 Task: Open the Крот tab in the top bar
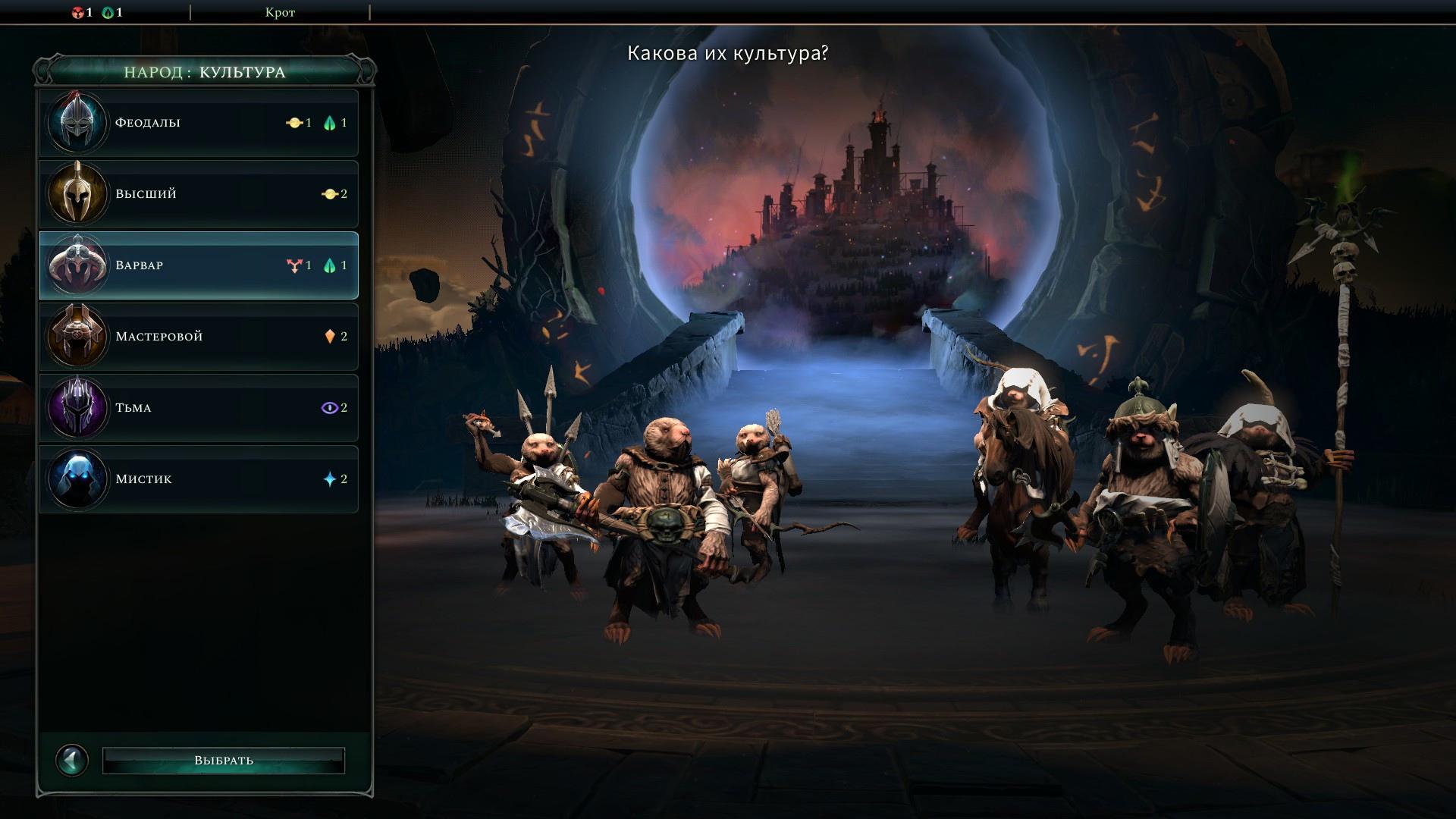[x=280, y=12]
